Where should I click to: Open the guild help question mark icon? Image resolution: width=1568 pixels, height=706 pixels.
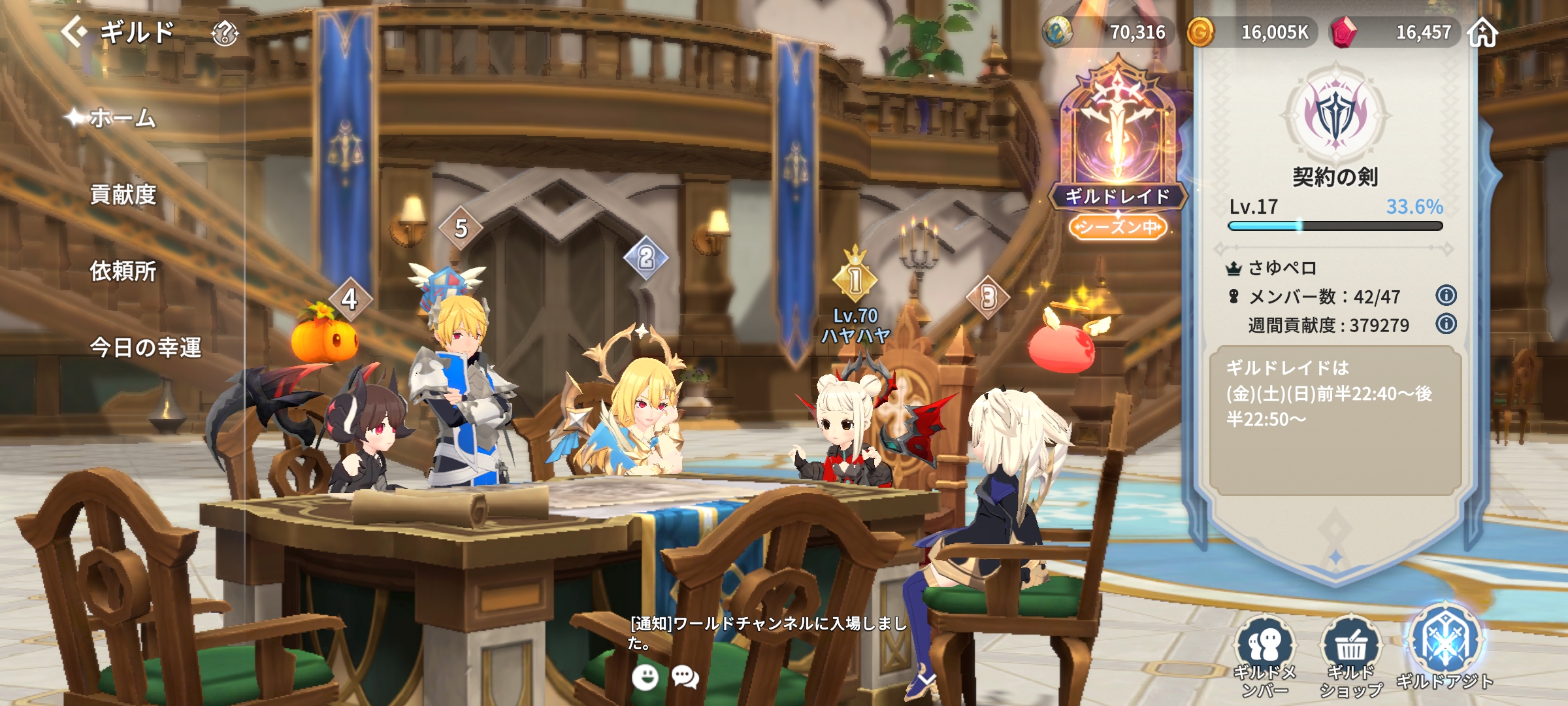click(225, 33)
